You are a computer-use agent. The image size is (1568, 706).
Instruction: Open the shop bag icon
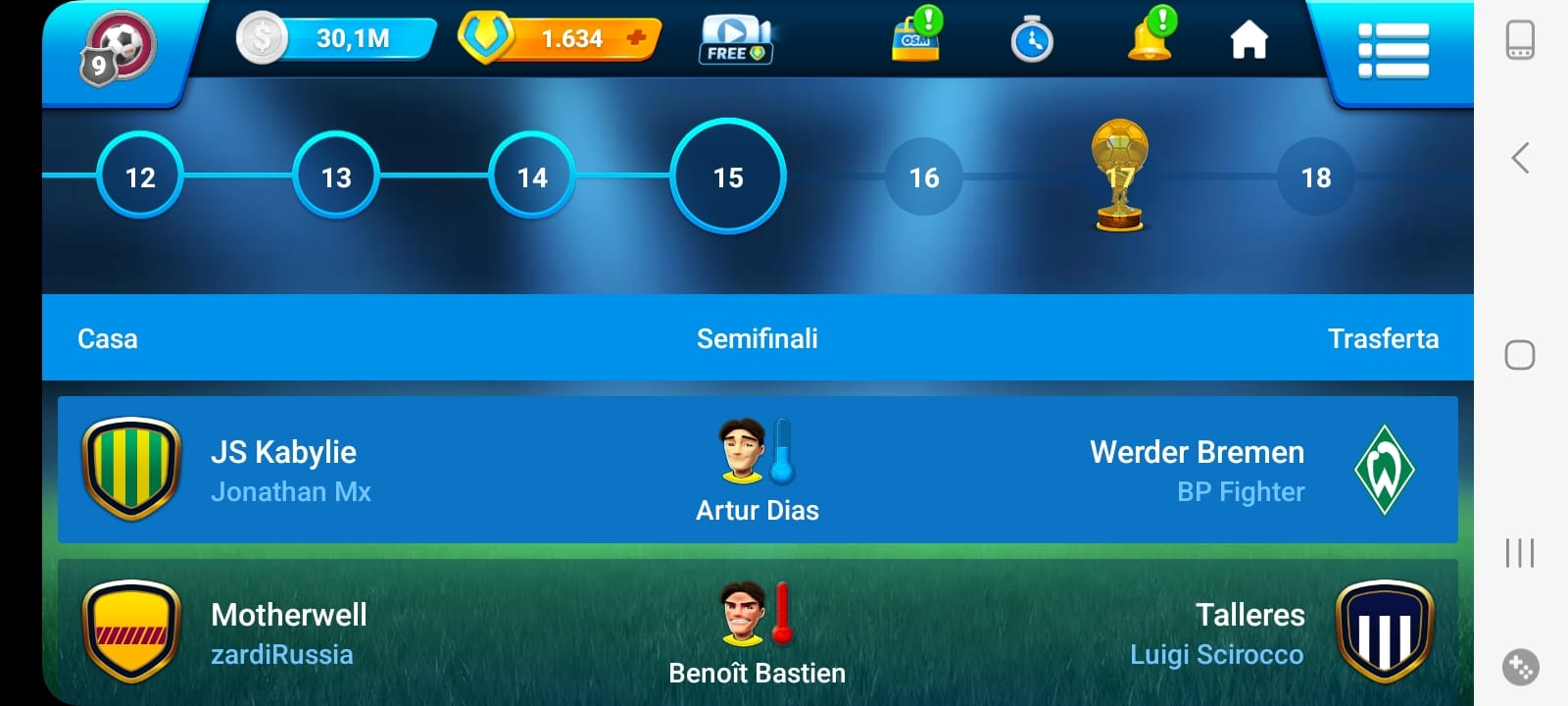(x=916, y=39)
